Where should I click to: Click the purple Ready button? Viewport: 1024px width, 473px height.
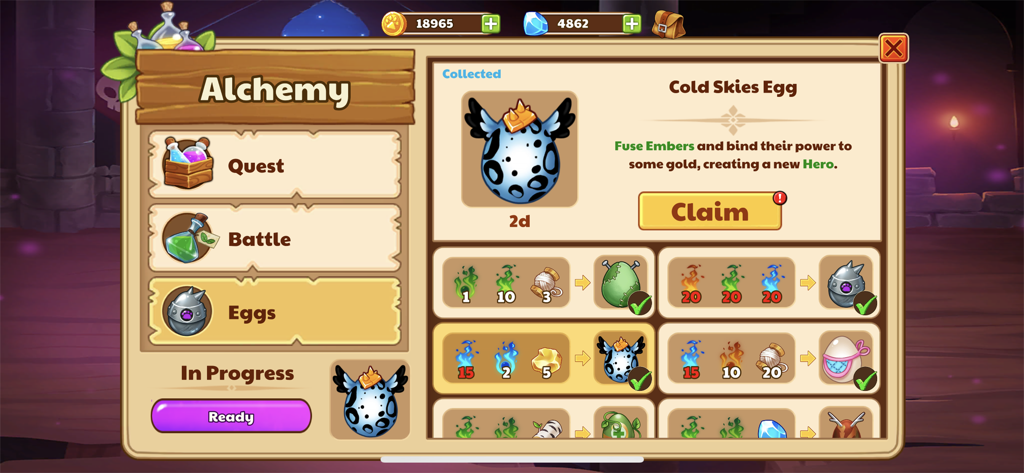(x=231, y=416)
